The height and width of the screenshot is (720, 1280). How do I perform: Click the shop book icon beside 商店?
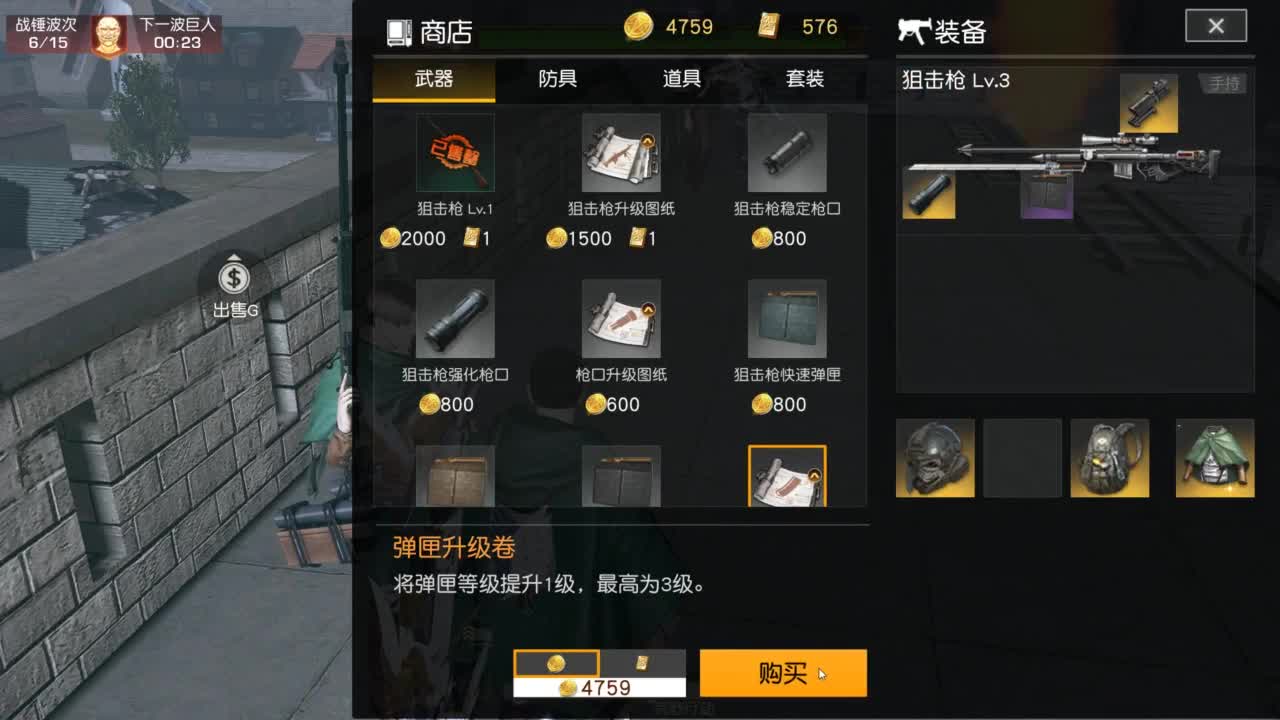(x=399, y=31)
